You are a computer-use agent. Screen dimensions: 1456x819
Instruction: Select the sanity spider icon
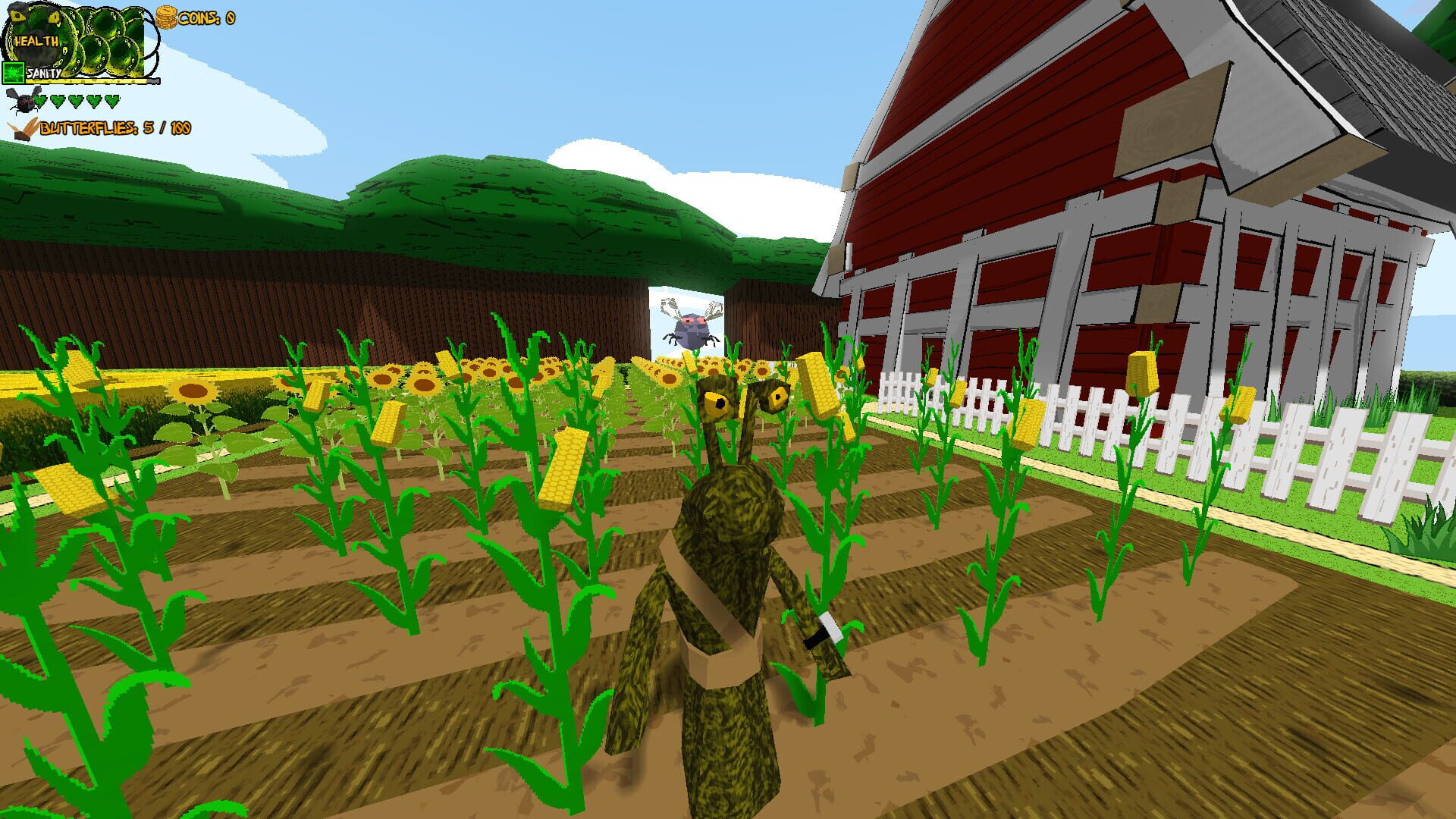14,73
